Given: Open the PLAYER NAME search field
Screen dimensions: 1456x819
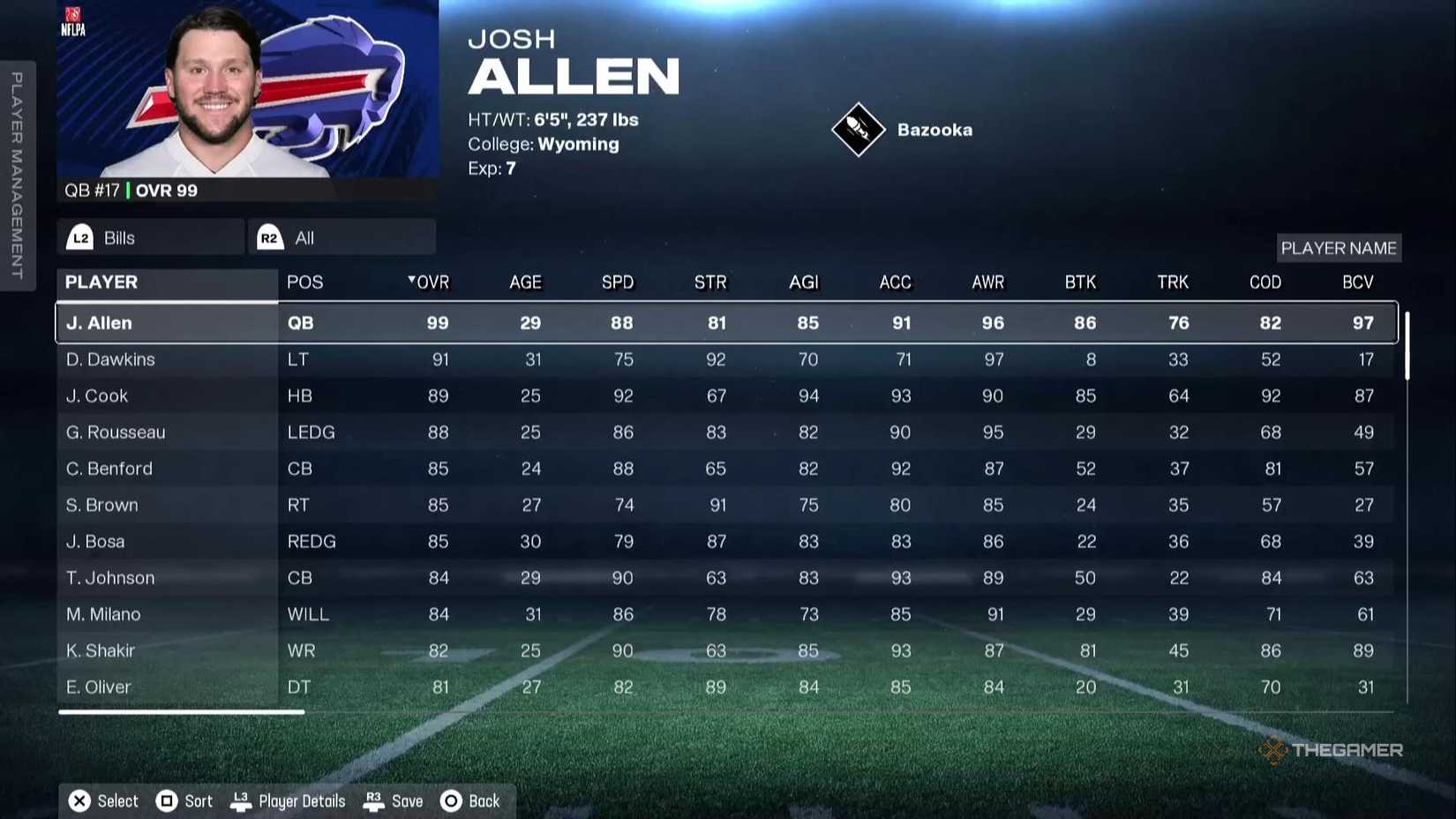Looking at the screenshot, I should click(x=1339, y=248).
